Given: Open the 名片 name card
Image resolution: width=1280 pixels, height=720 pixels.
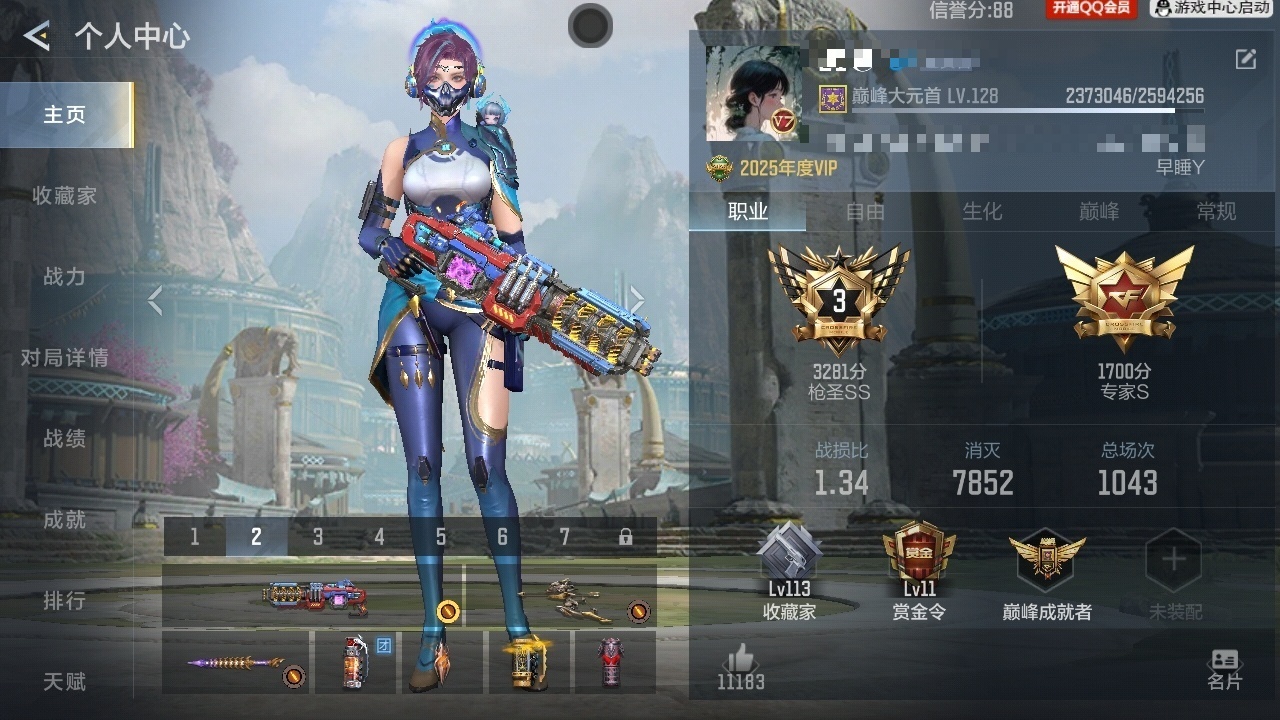Looking at the screenshot, I should [x=1224, y=668].
